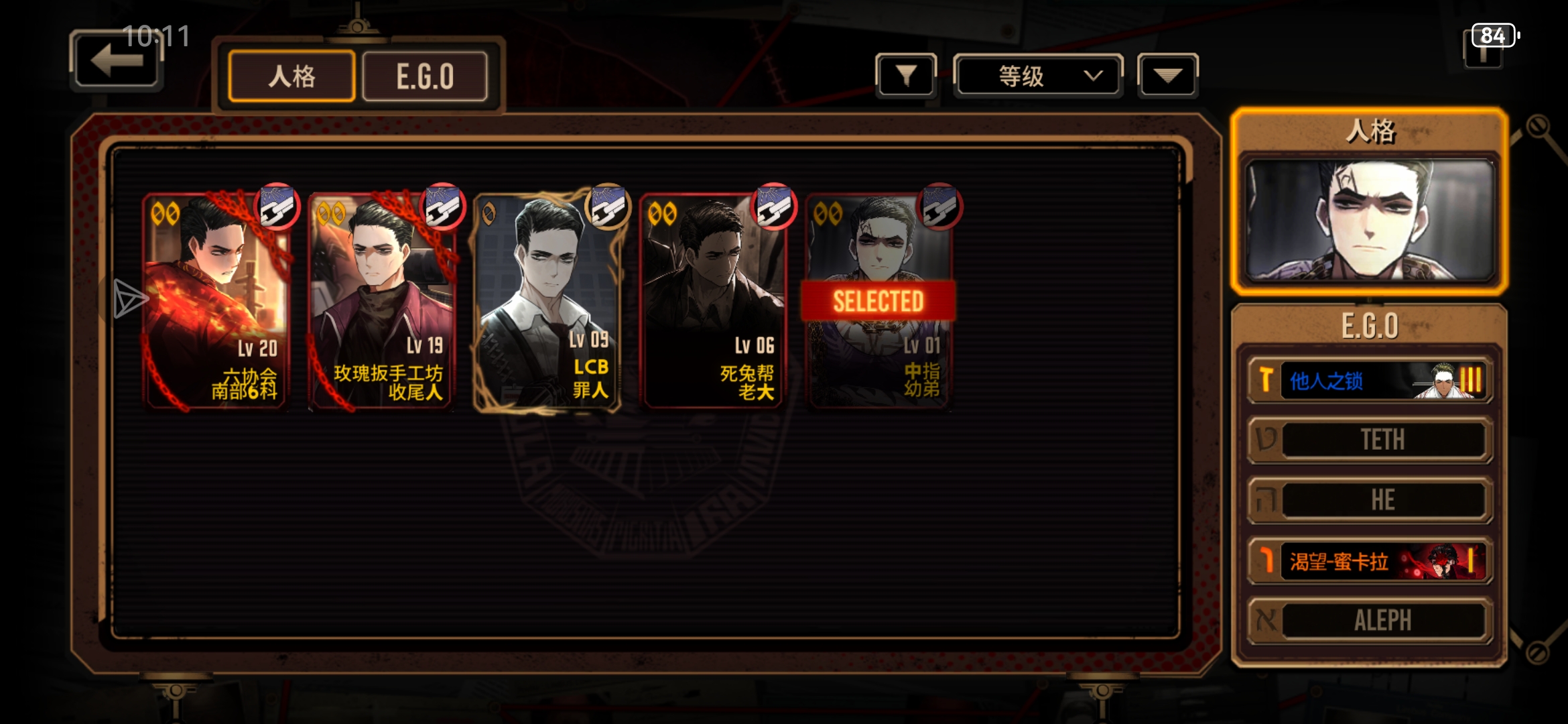This screenshot has width=1568, height=724.
Task: Toggle sort order with the triangle button
Action: (1167, 76)
